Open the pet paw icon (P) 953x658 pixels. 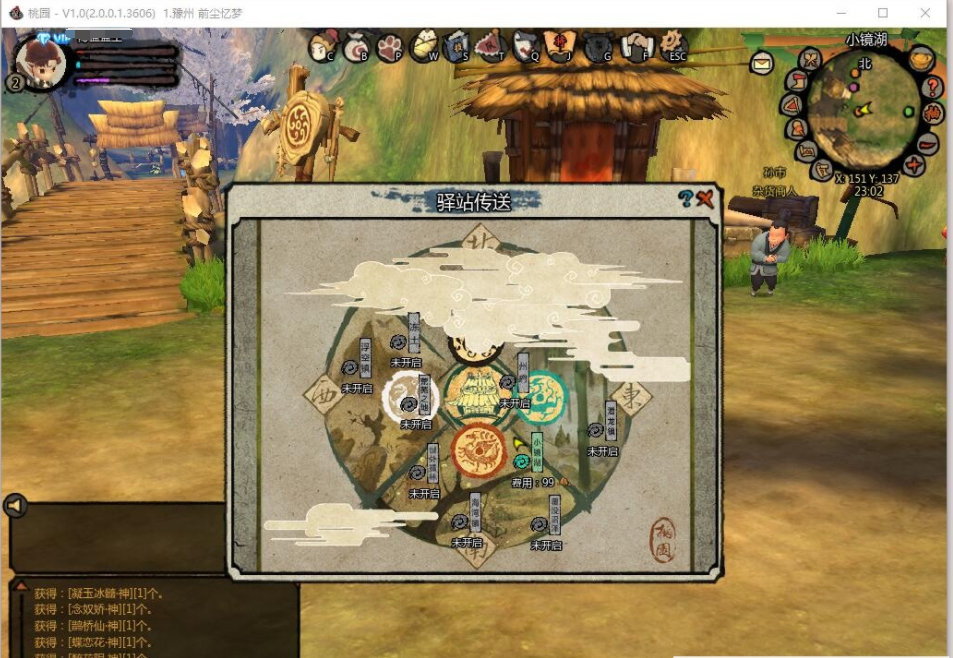click(x=390, y=46)
